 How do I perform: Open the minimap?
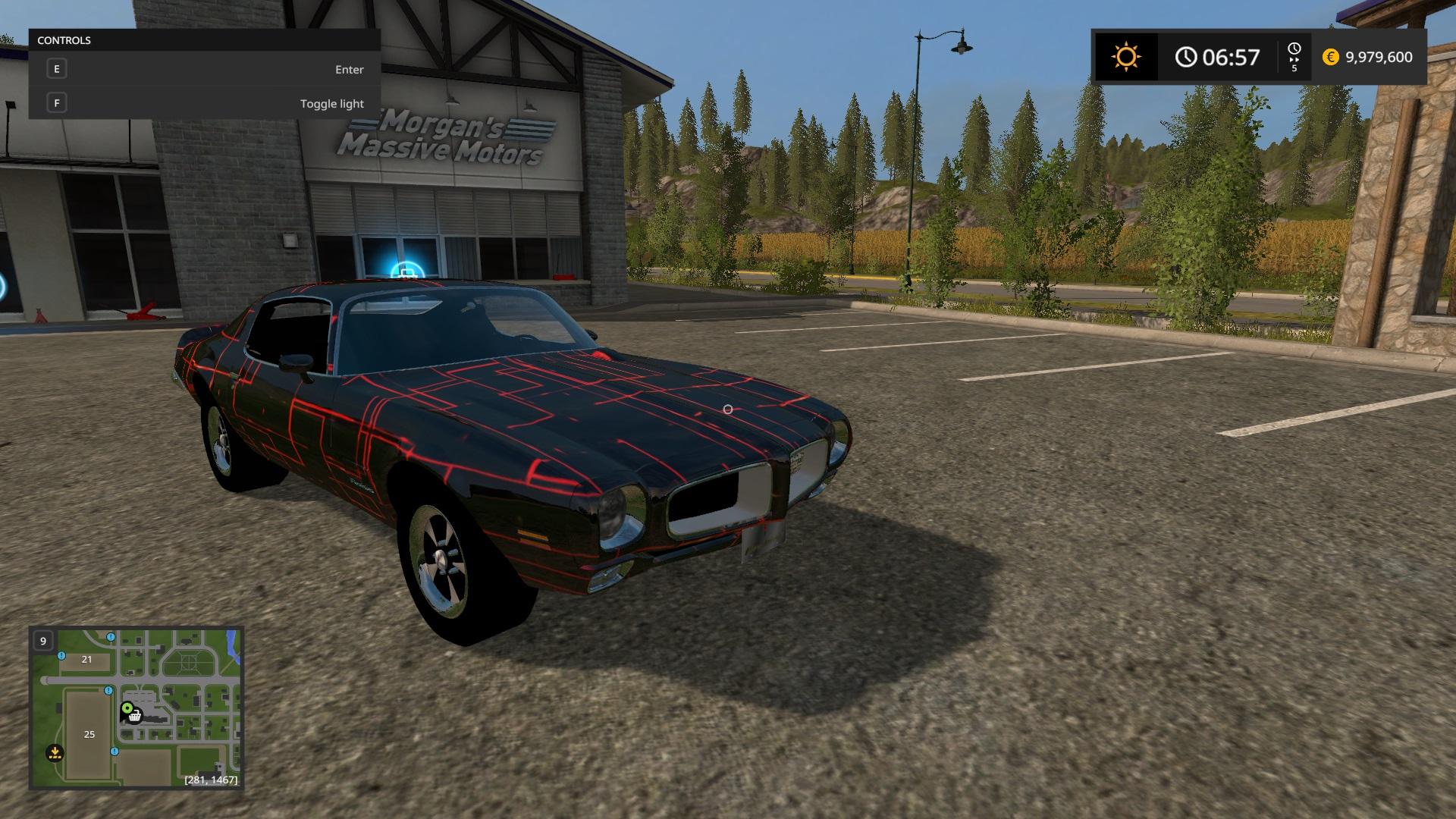pos(136,708)
